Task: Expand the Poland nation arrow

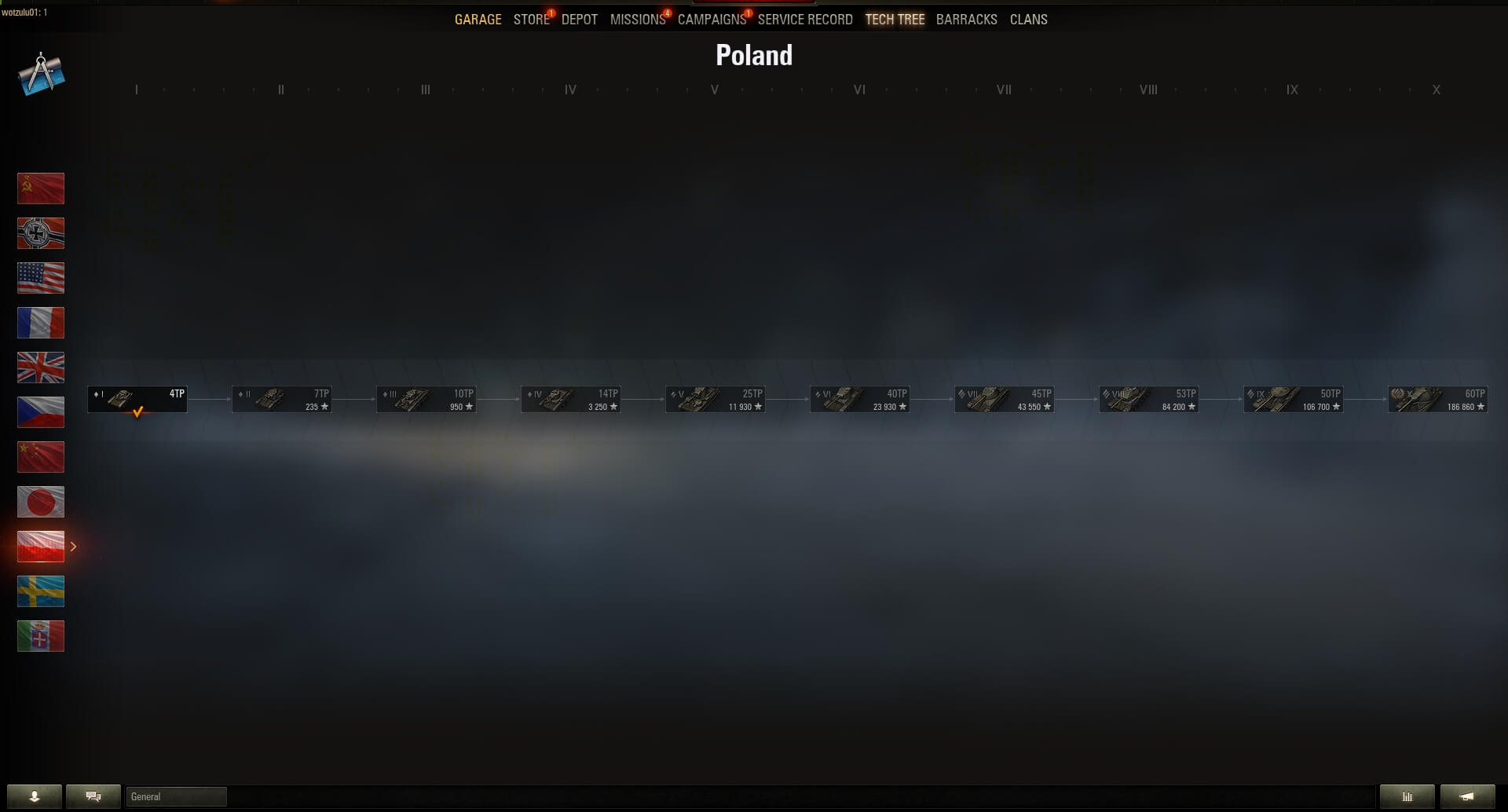Action: [x=73, y=545]
